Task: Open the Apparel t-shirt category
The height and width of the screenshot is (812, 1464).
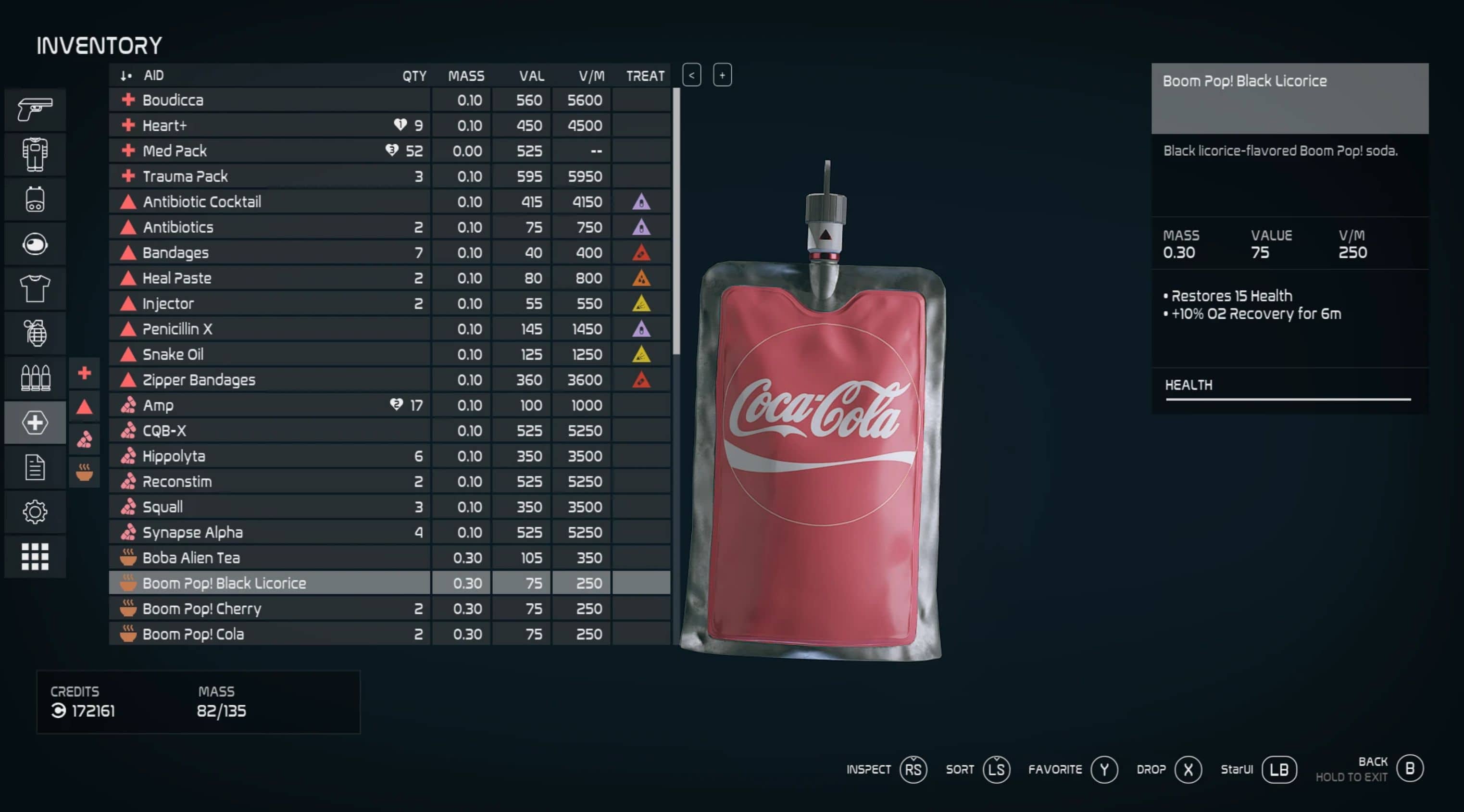Action: [x=35, y=288]
